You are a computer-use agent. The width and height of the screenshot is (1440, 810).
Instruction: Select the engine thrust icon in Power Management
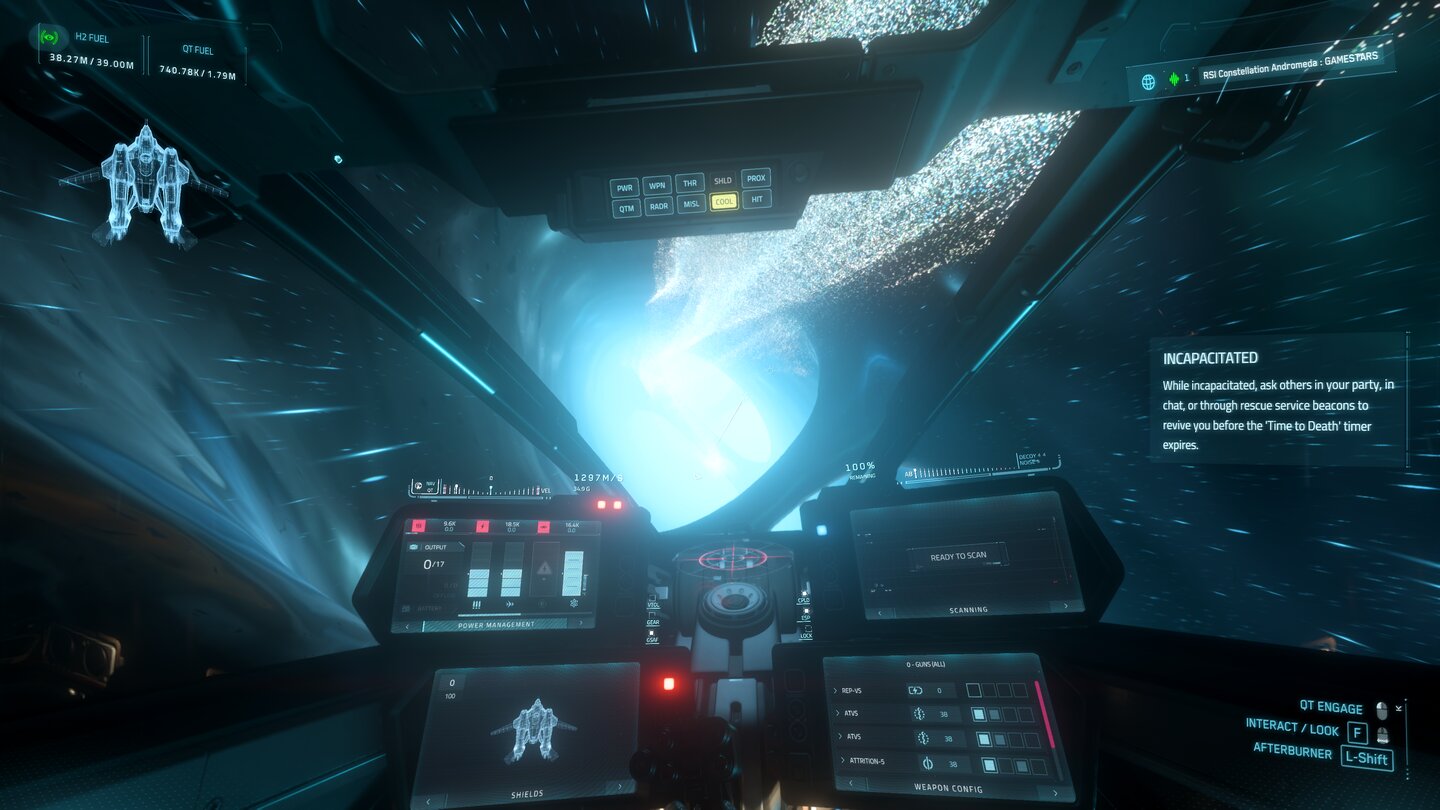[x=510, y=604]
